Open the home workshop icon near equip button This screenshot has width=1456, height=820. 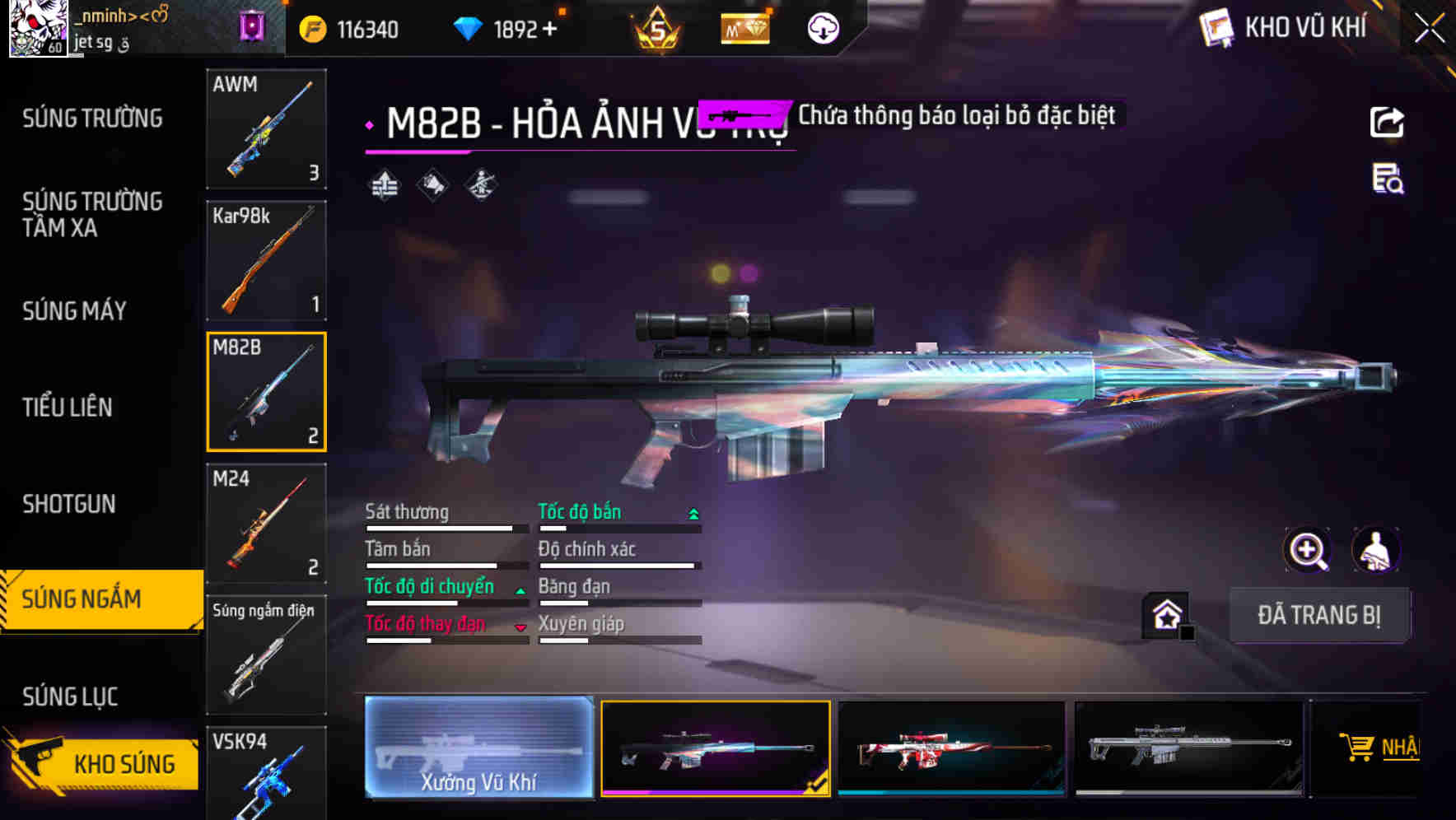click(x=1166, y=615)
